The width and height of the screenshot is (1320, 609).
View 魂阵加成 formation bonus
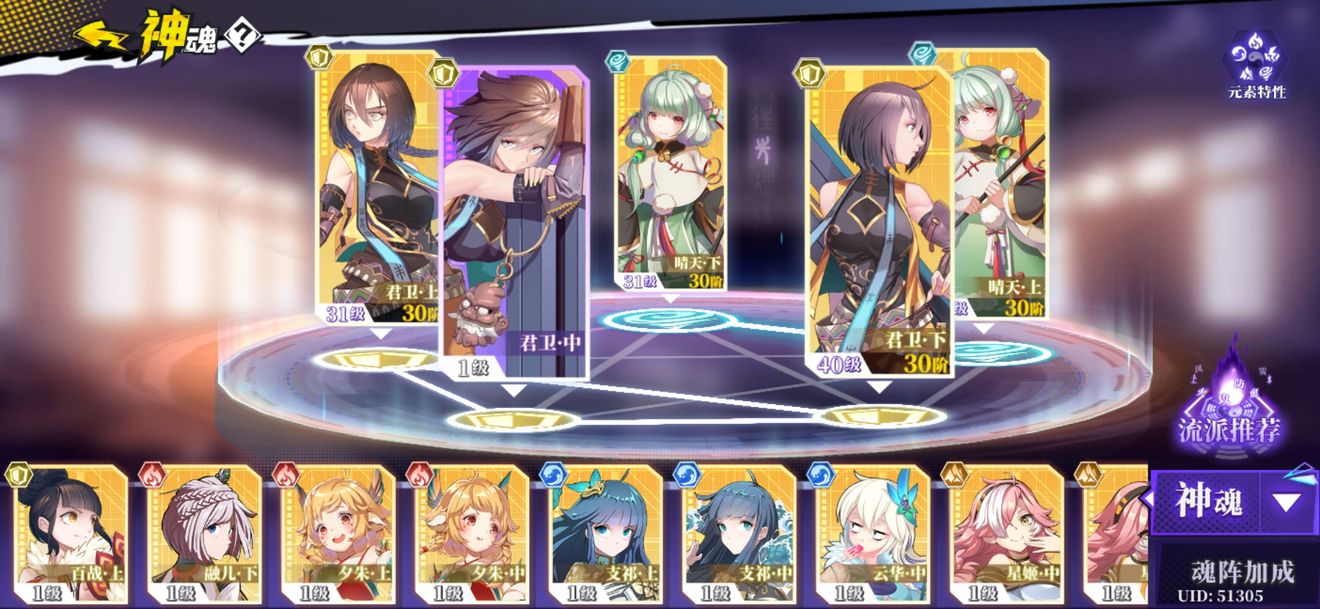pos(1242,572)
